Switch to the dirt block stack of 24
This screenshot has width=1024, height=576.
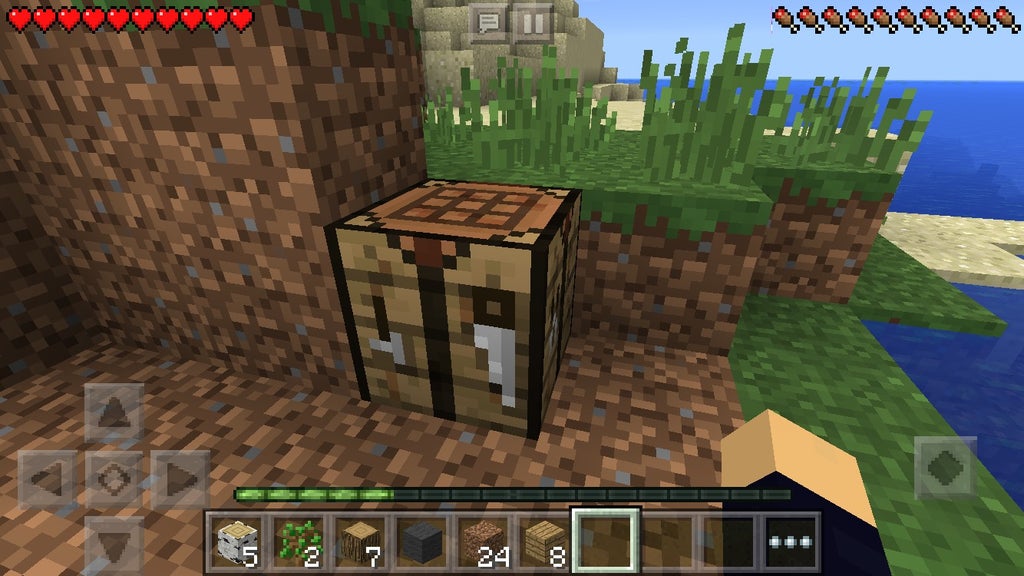(483, 542)
